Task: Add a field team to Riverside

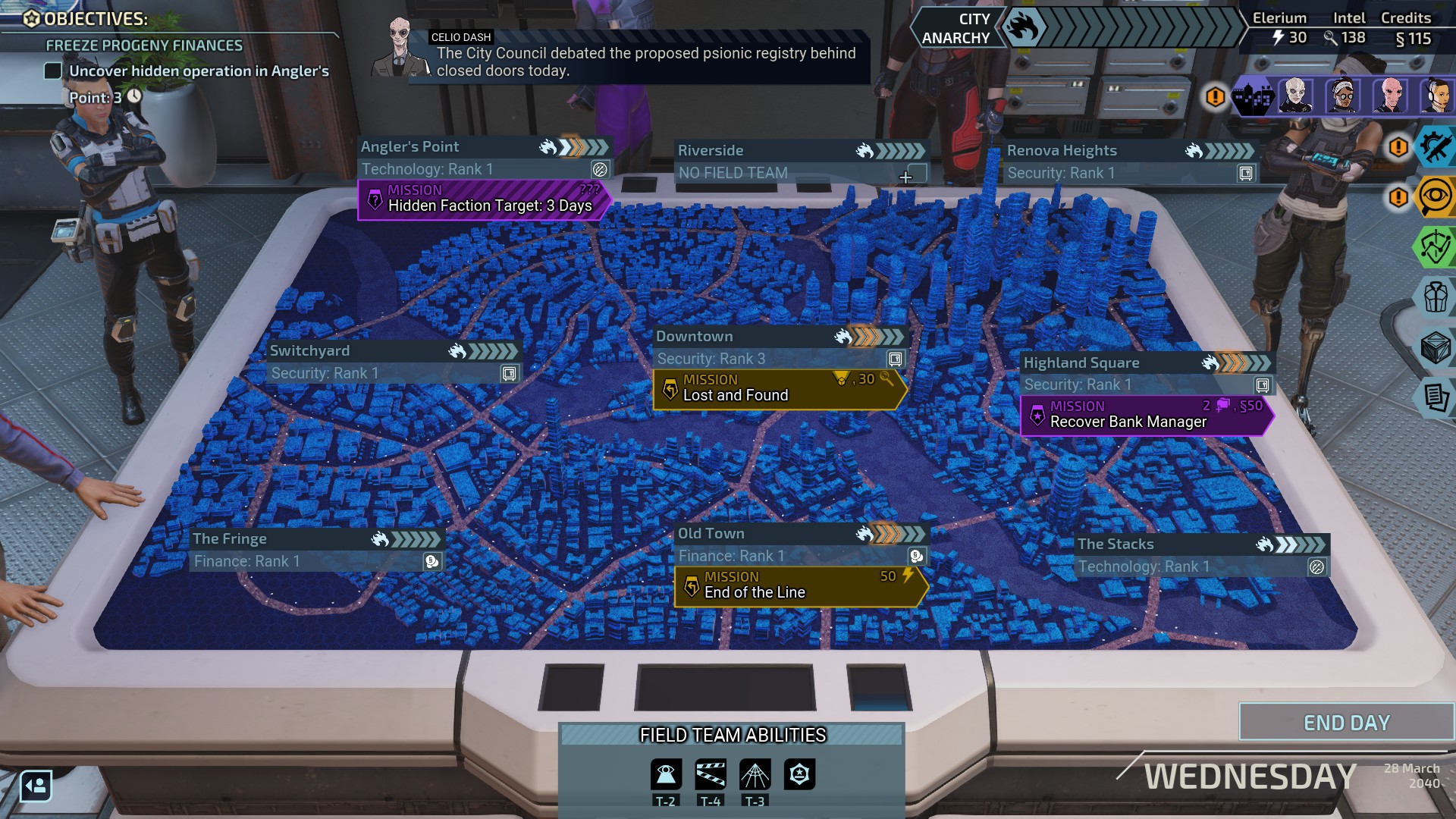Action: (906, 177)
